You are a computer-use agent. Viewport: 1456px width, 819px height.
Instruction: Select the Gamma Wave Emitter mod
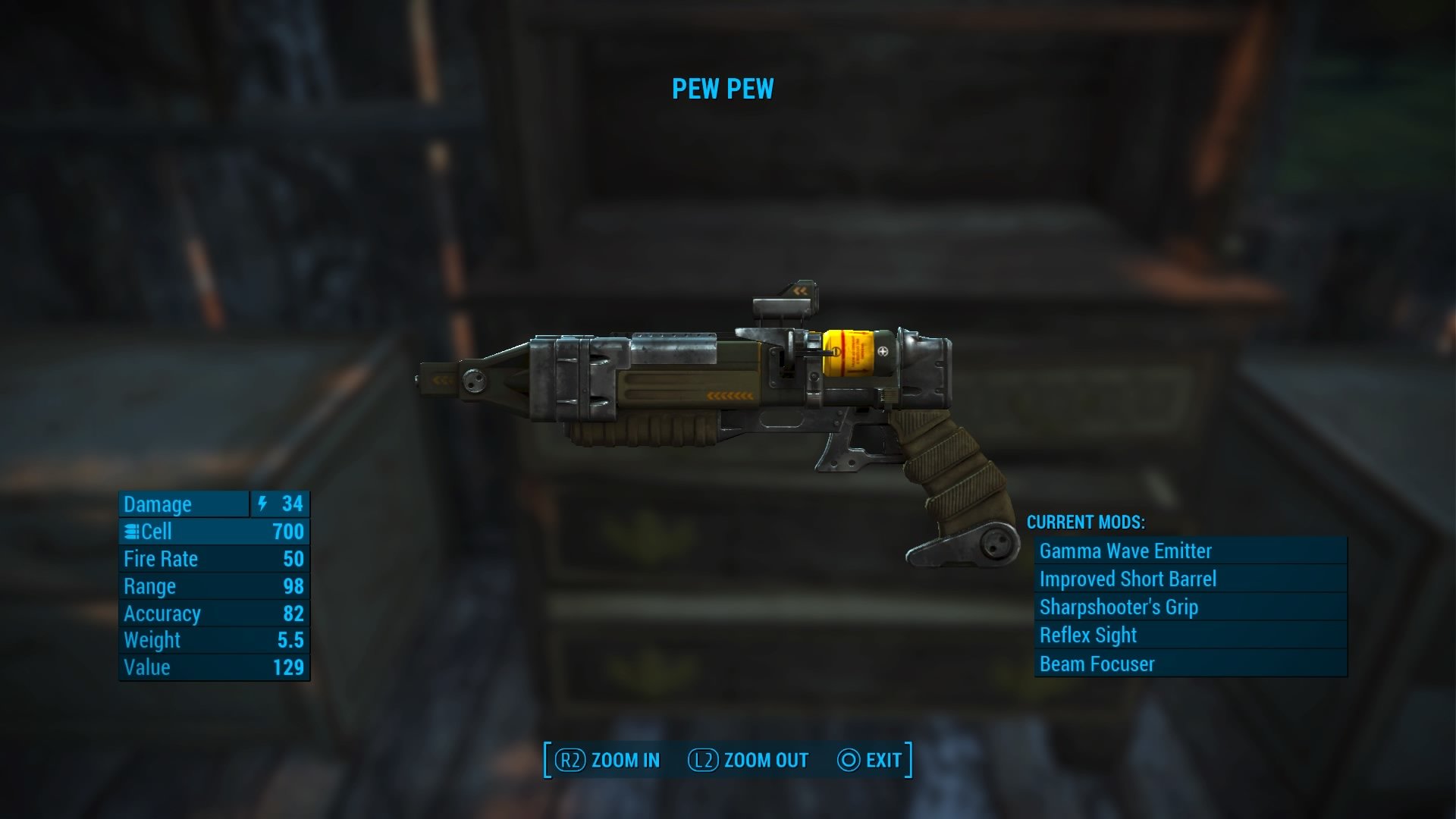[x=1189, y=551]
